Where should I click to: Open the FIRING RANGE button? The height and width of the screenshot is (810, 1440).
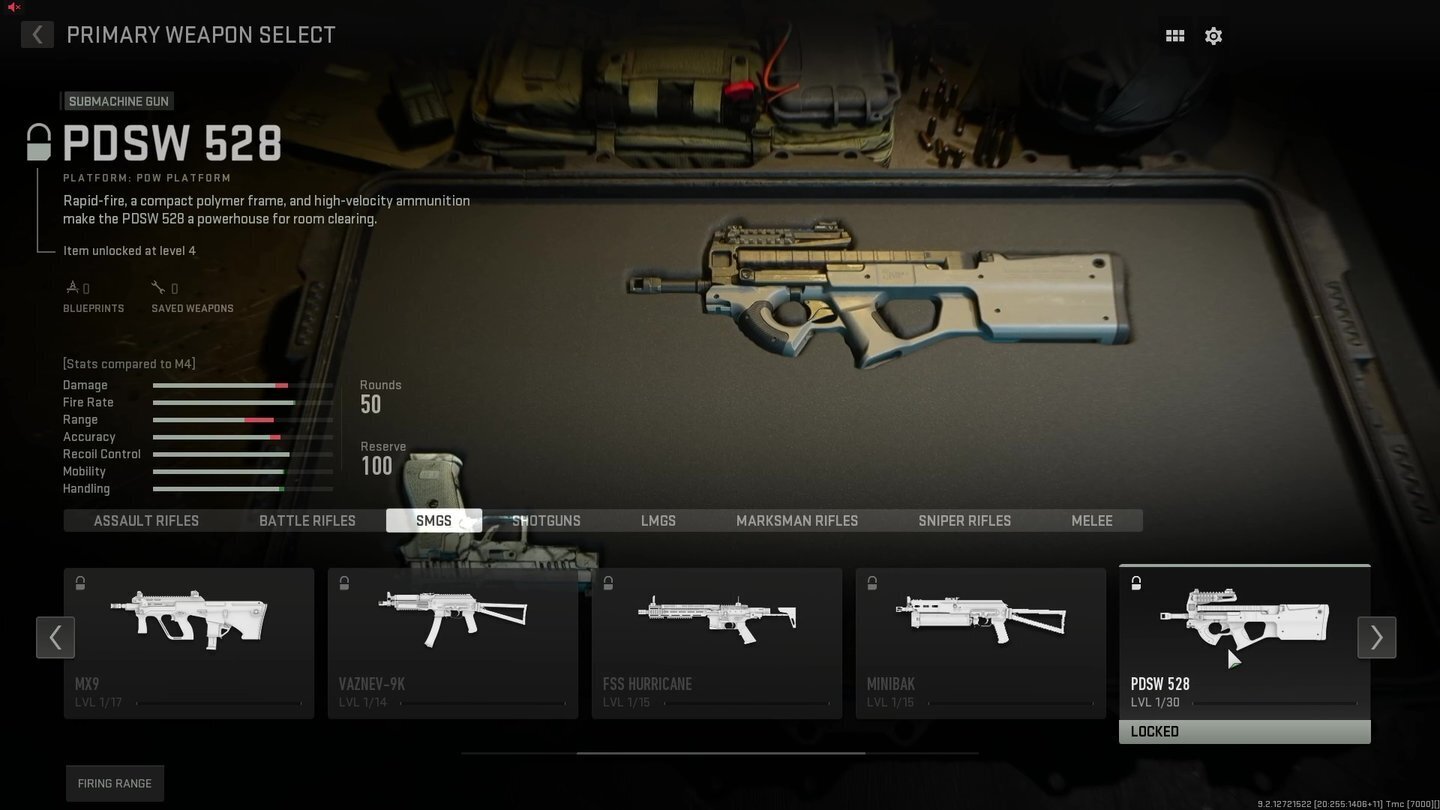click(x=114, y=783)
